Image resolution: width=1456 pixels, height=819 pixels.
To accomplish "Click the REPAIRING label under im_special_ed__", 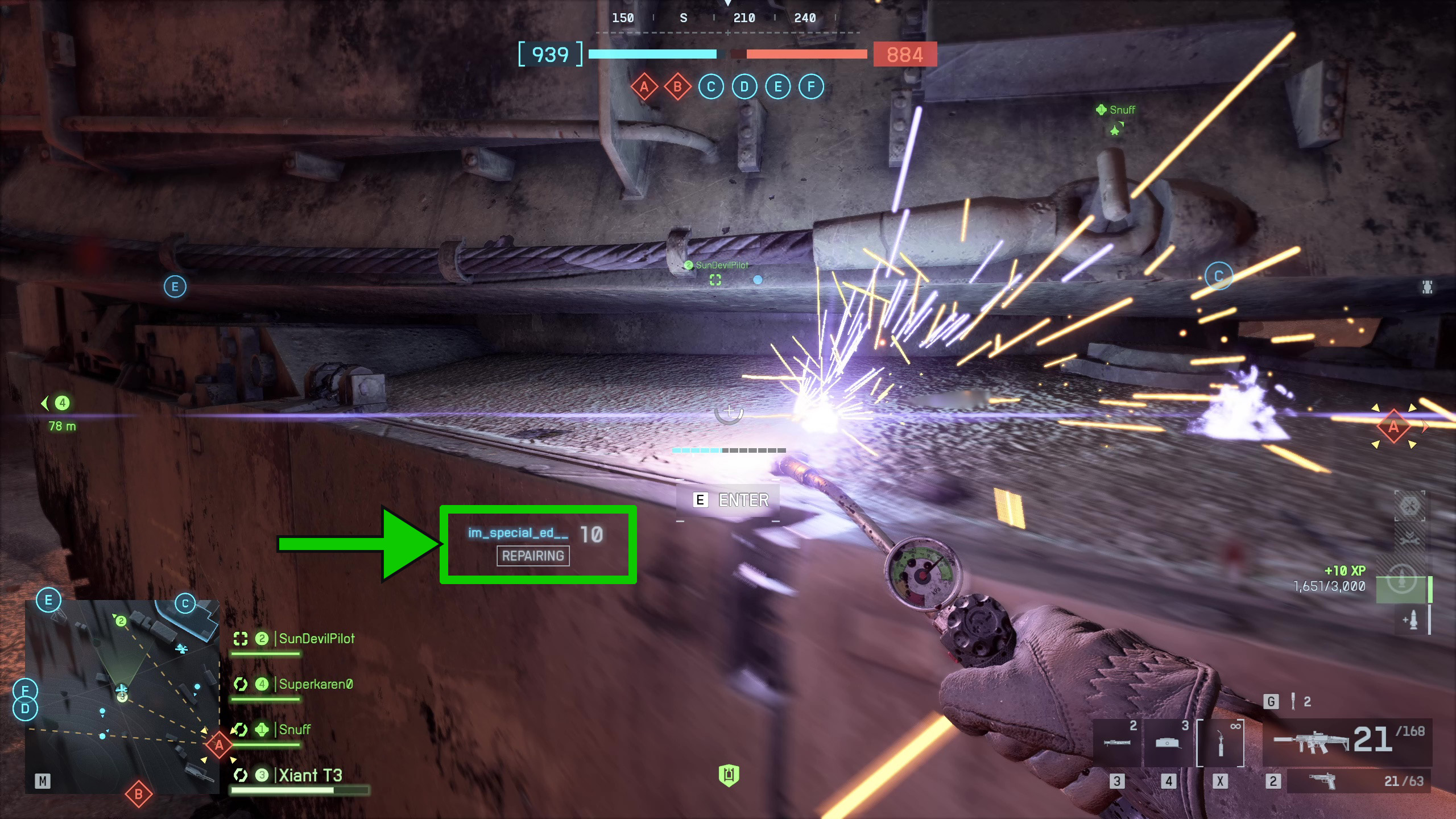I will click(x=533, y=556).
